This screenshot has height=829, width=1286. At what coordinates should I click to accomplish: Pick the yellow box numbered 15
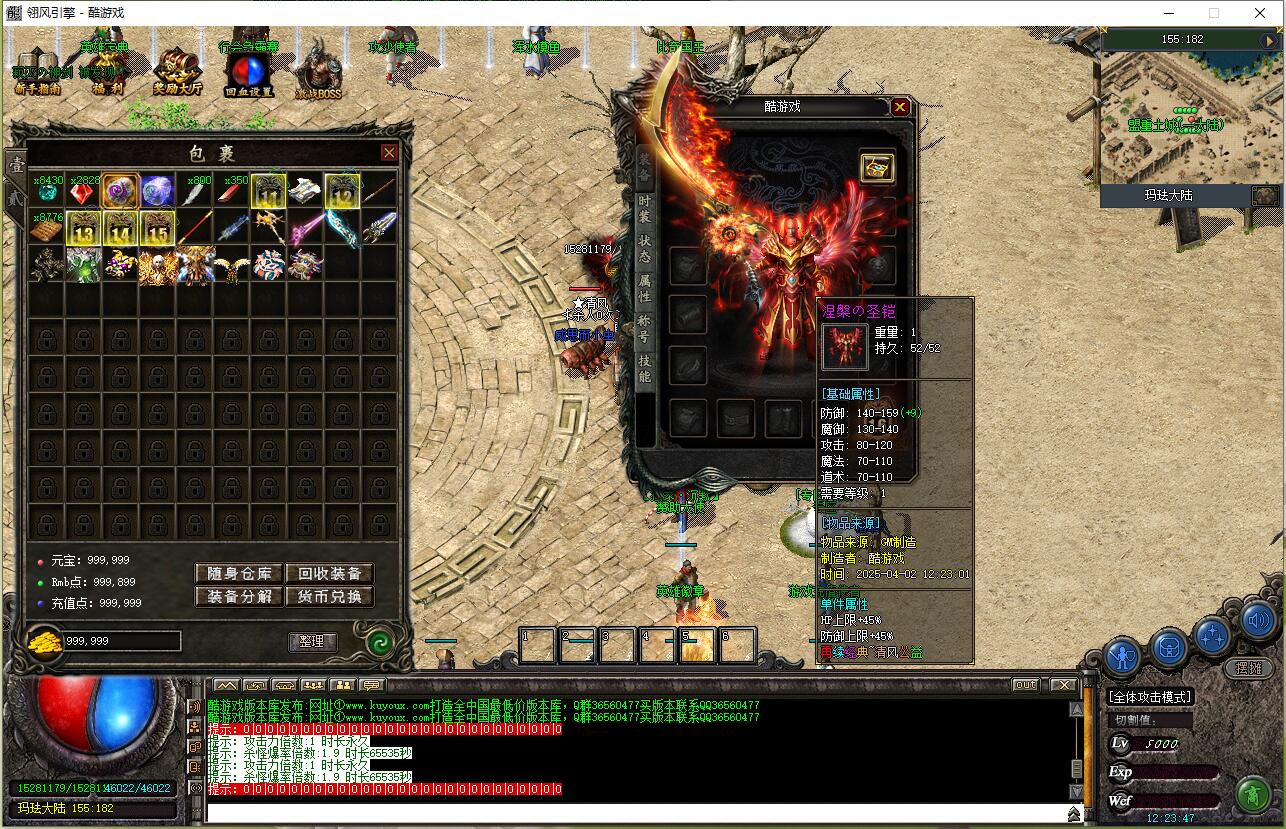pyautogui.click(x=157, y=229)
